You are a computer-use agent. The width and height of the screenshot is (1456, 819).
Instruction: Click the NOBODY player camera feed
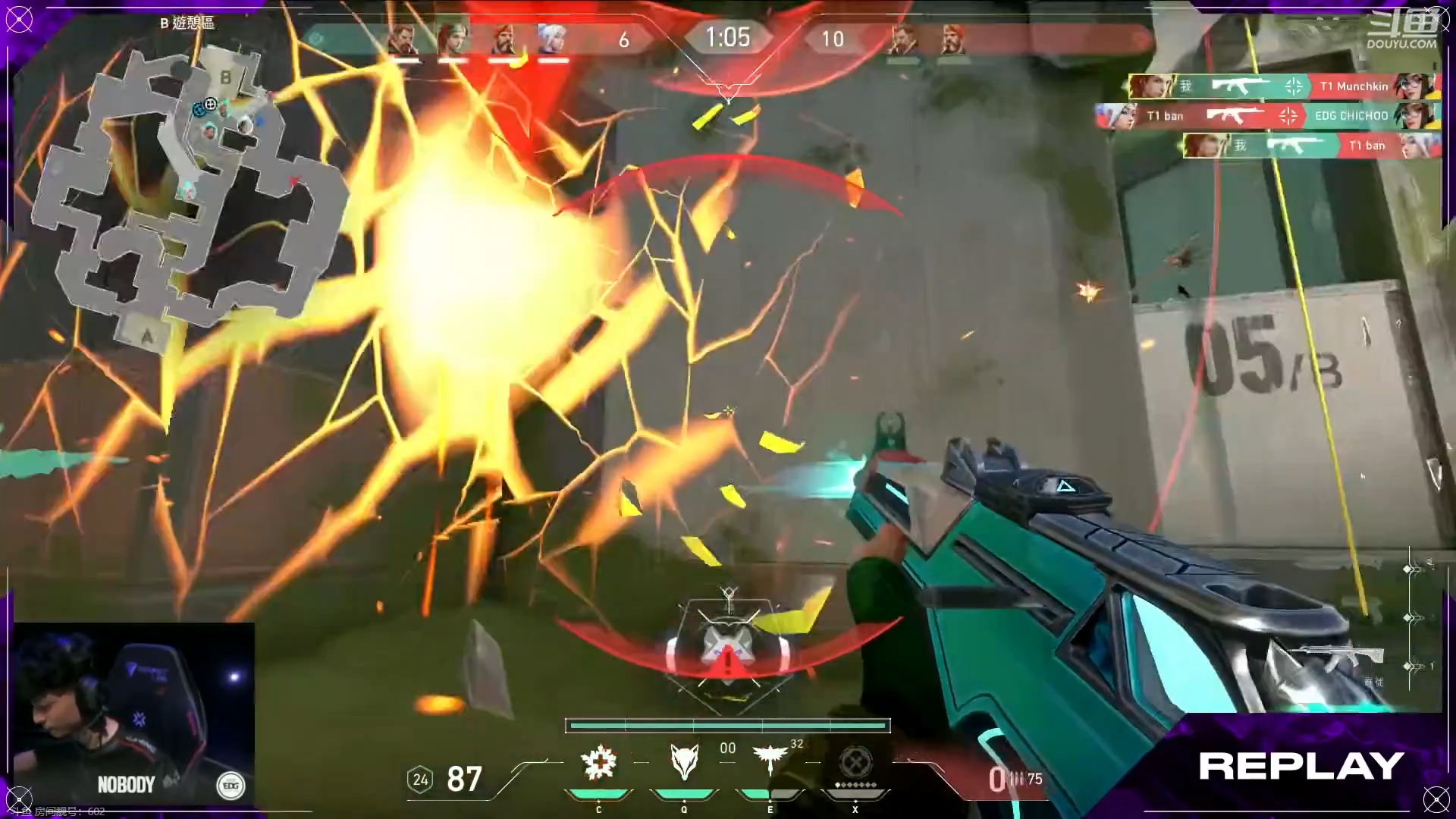[133, 713]
